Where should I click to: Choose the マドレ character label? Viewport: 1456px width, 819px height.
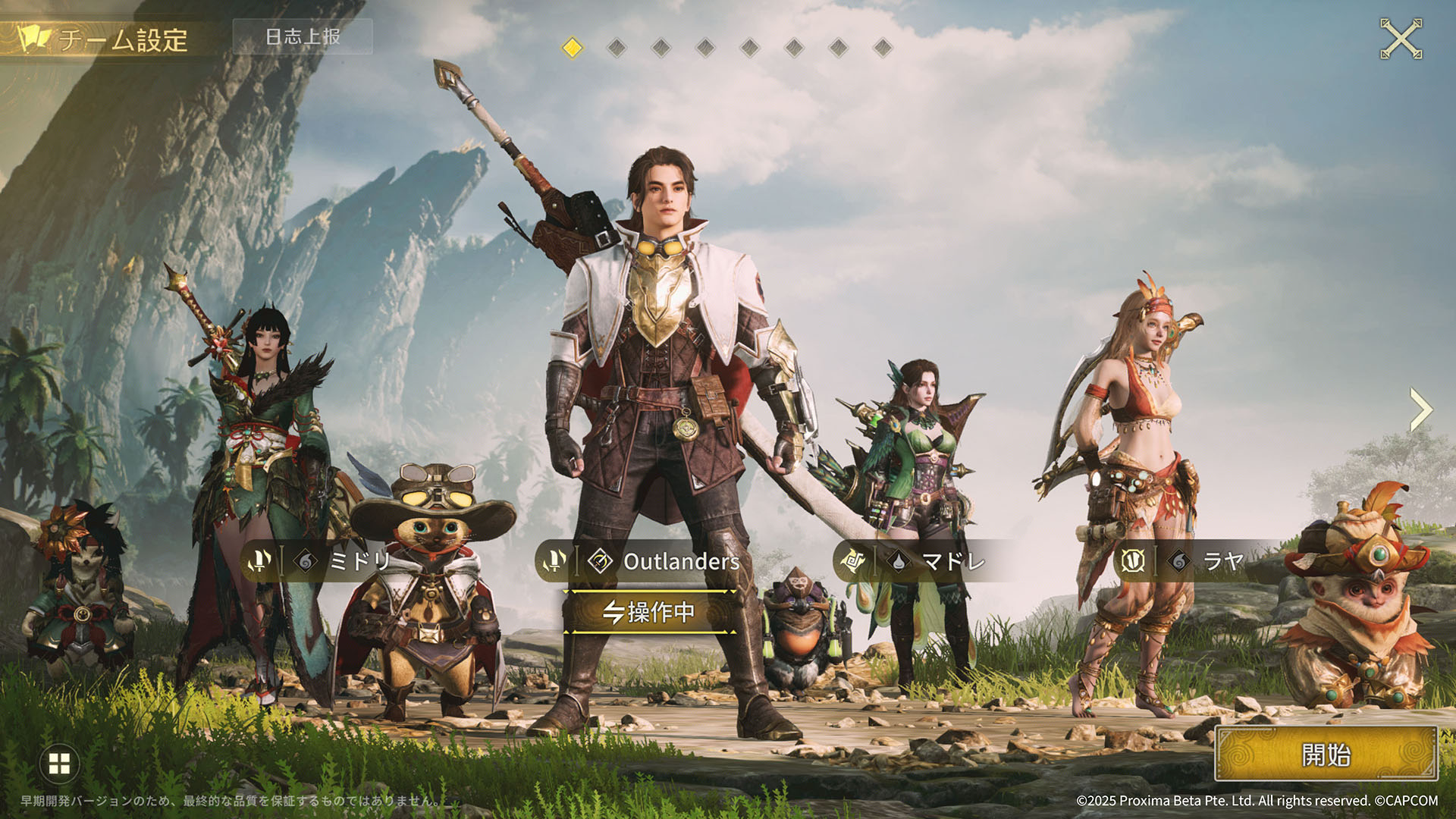coord(952,561)
